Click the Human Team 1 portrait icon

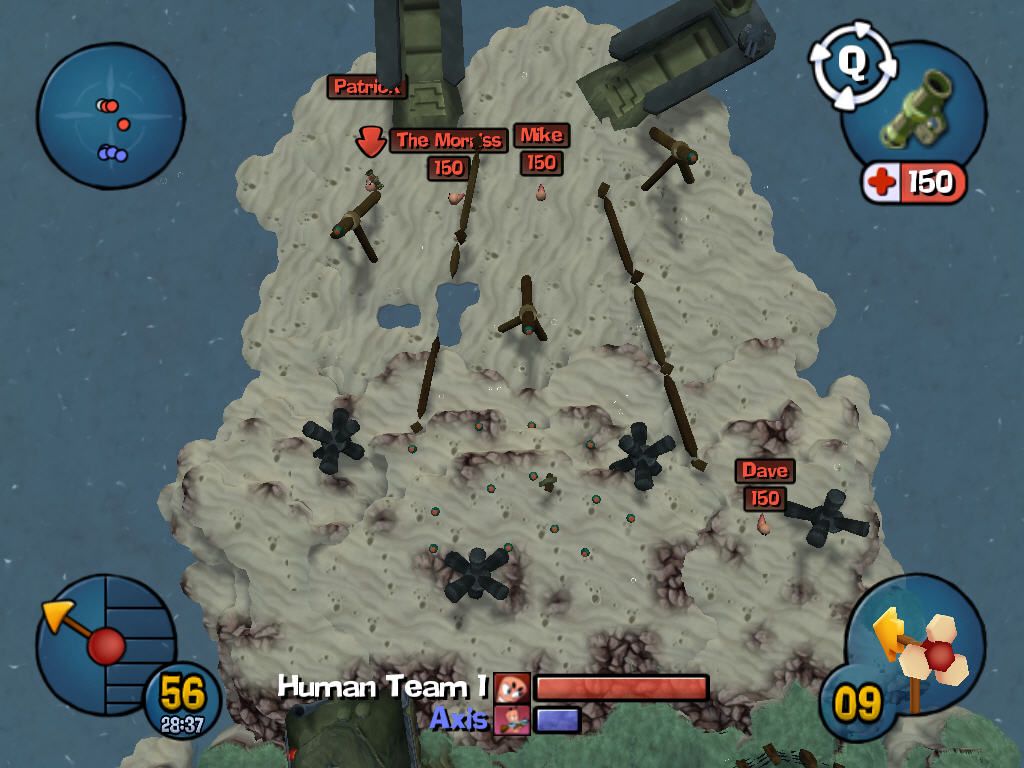click(513, 688)
